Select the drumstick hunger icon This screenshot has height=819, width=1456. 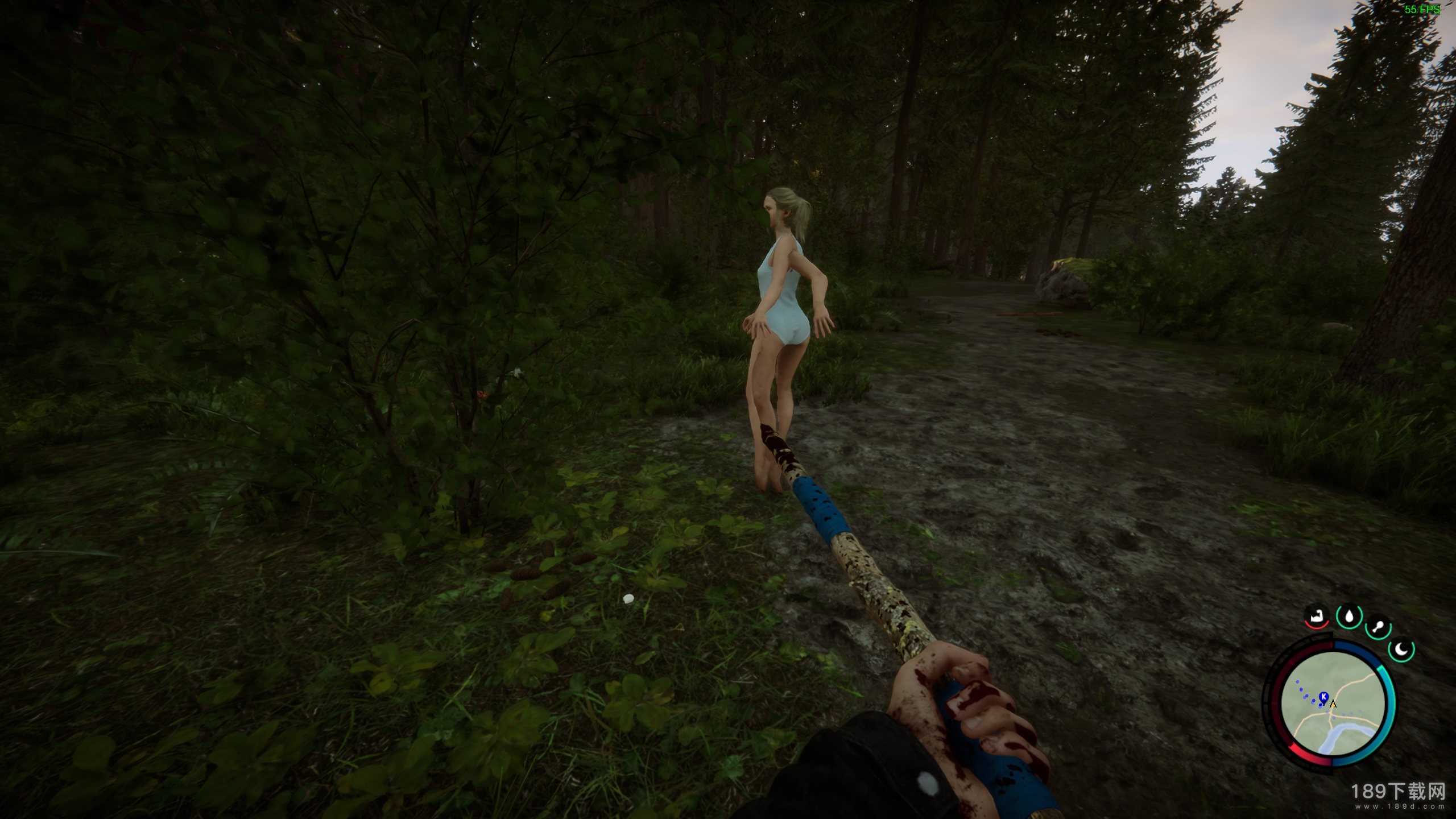[x=1378, y=628]
